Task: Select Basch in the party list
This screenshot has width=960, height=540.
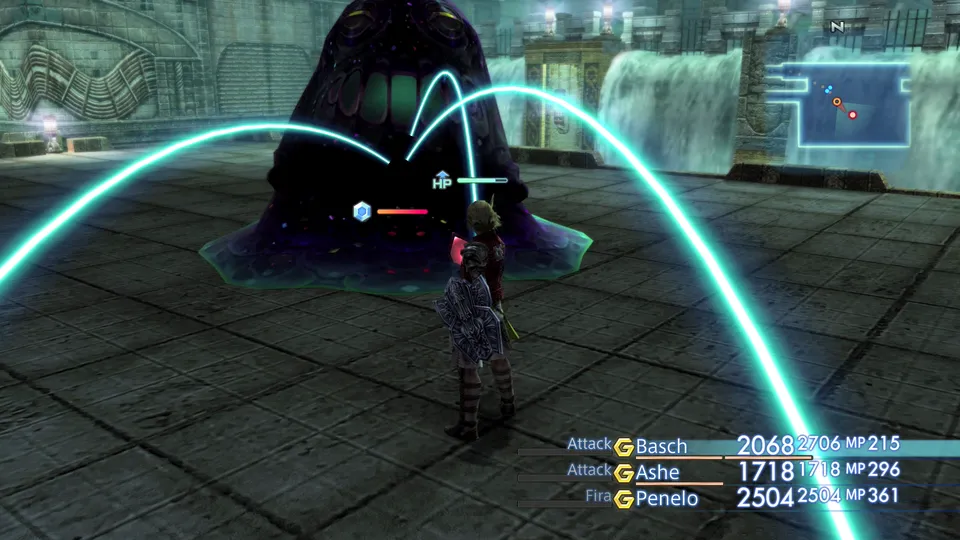Action: coord(660,446)
